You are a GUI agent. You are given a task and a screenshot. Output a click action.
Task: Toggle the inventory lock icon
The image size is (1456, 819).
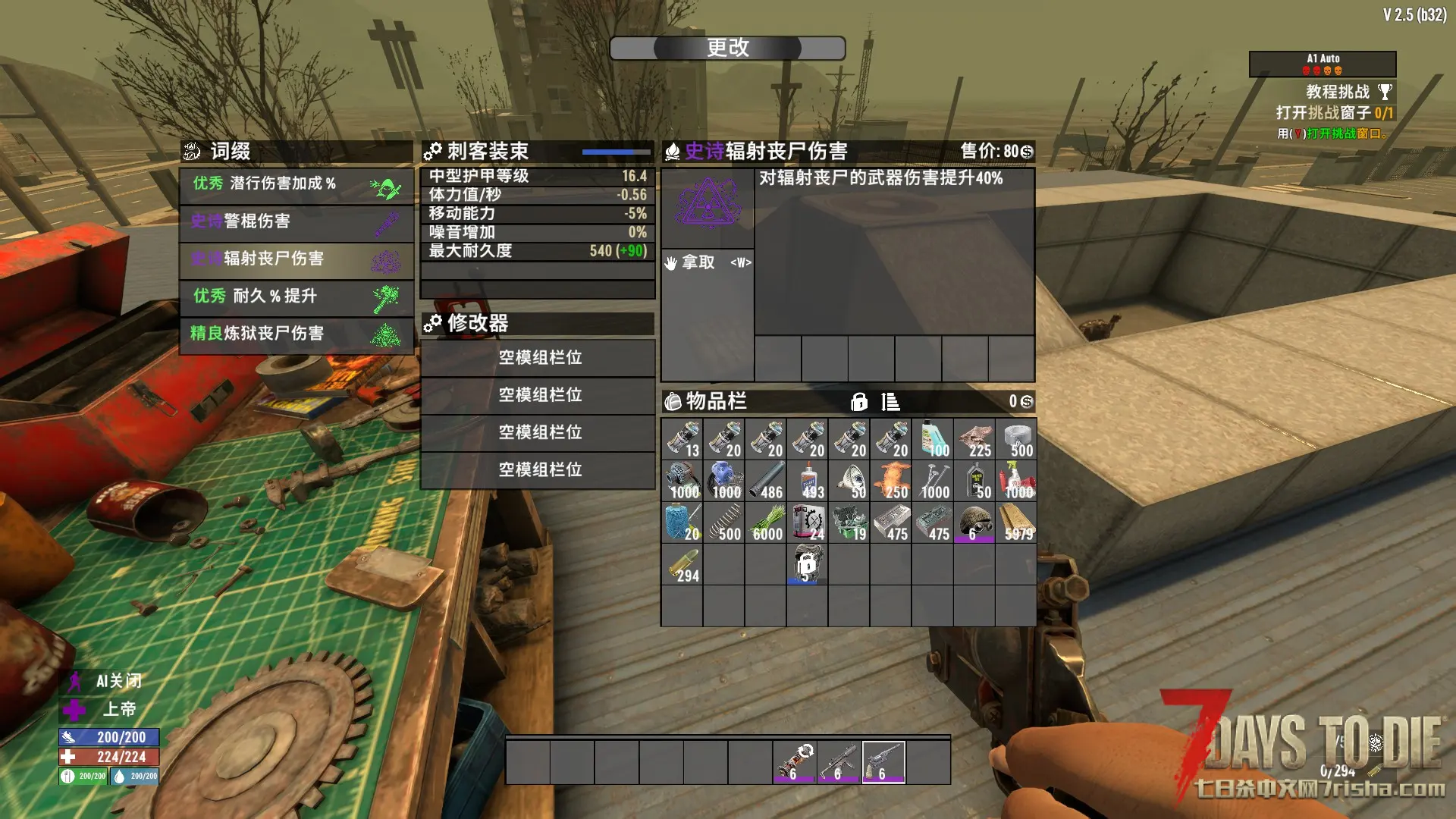[858, 401]
